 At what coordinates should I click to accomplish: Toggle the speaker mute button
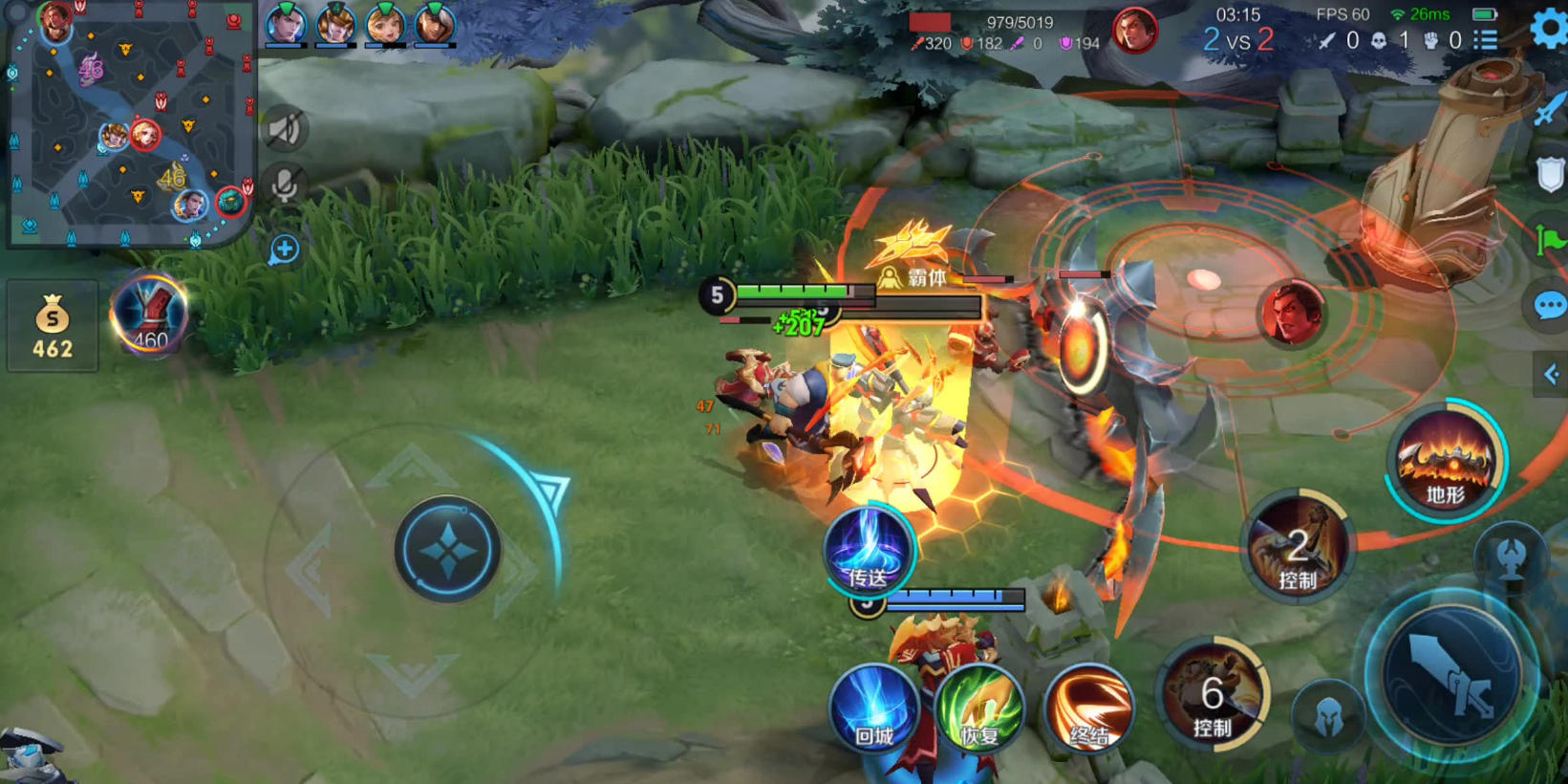[x=284, y=130]
